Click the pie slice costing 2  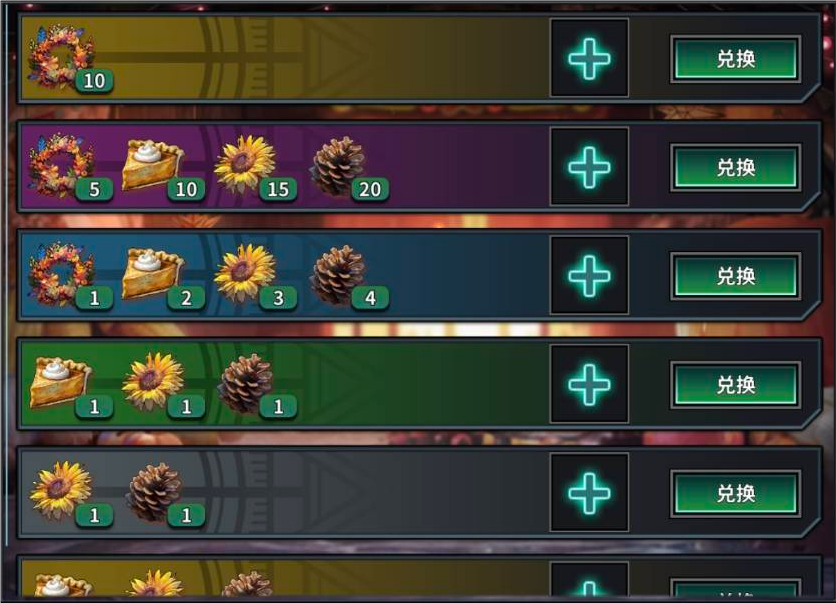pos(153,275)
